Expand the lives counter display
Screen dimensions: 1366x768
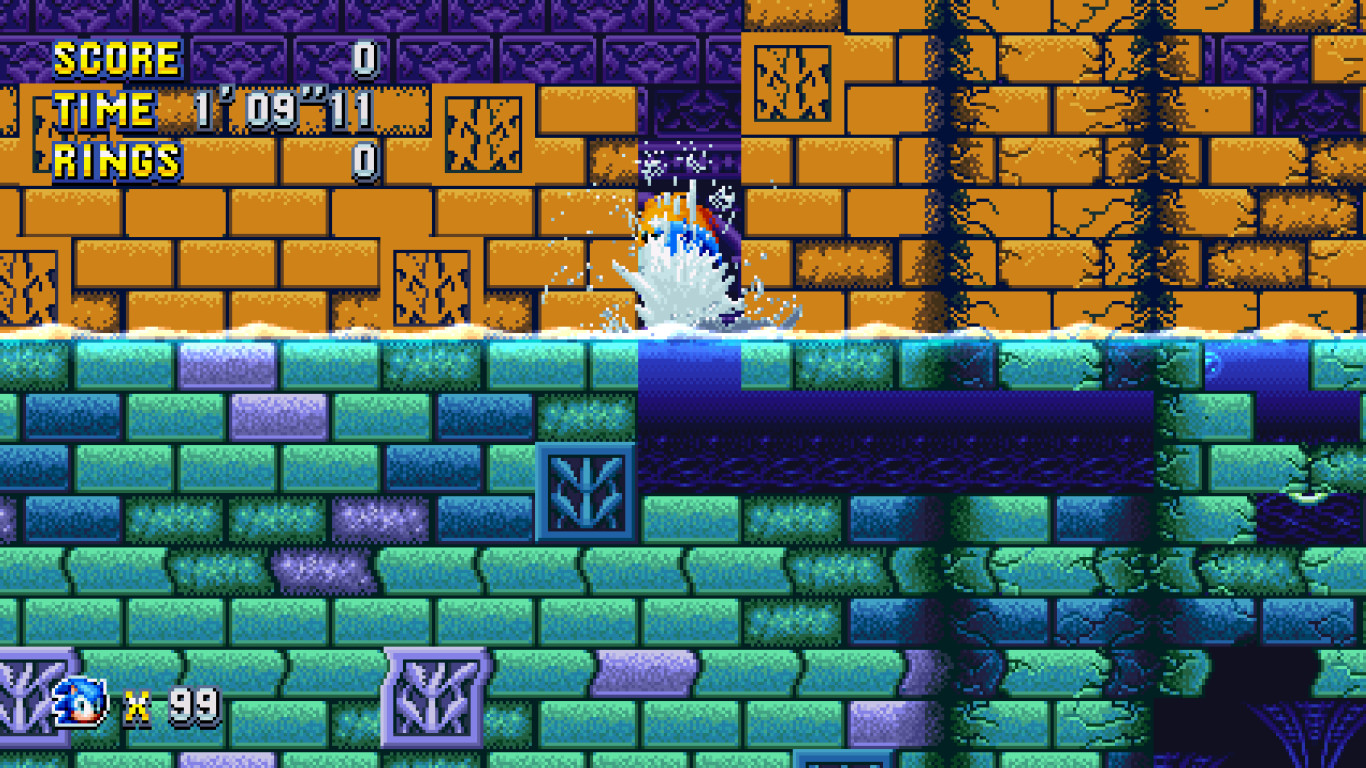[130, 703]
